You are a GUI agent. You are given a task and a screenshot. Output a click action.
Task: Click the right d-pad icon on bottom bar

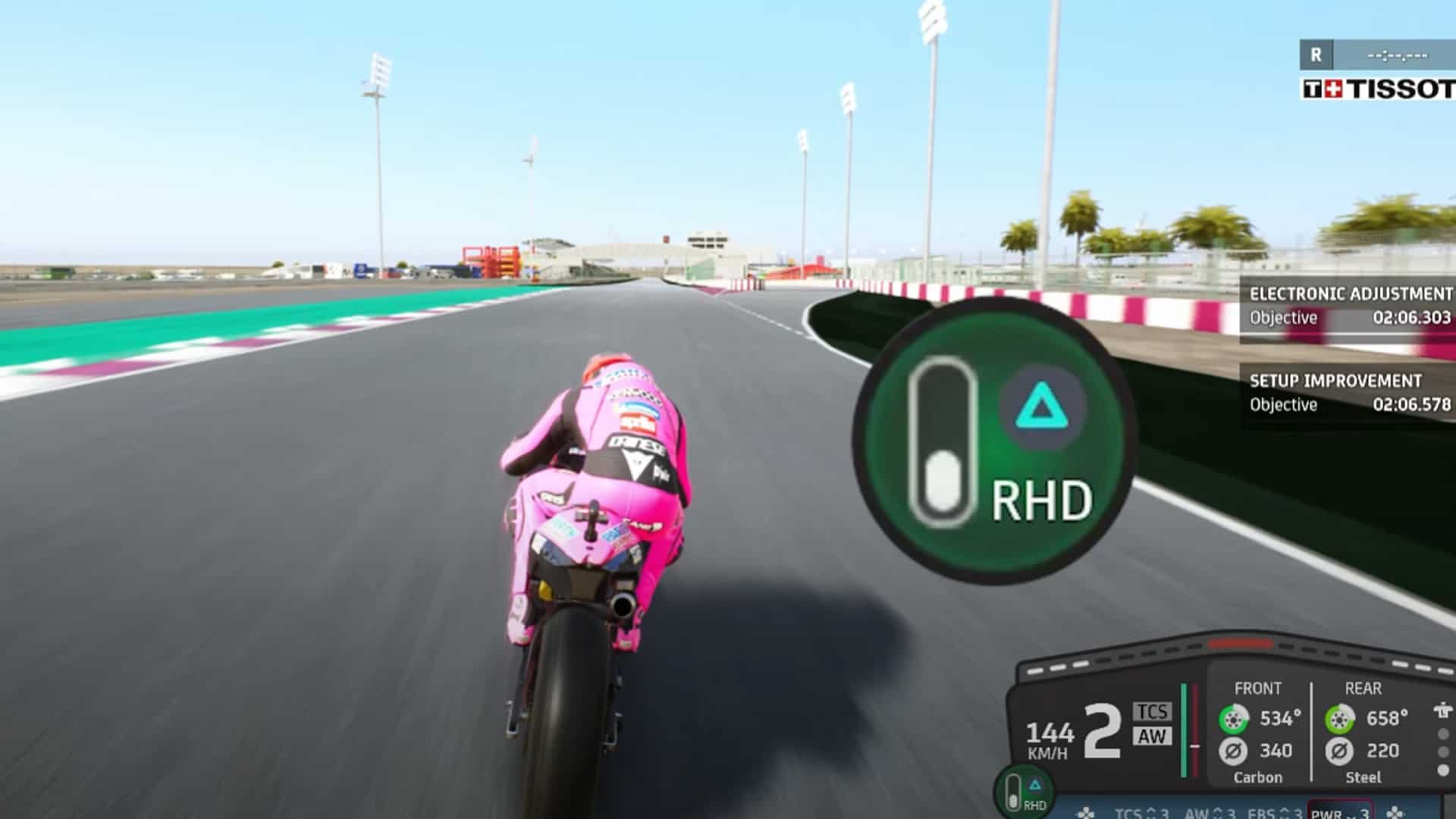[1395, 812]
